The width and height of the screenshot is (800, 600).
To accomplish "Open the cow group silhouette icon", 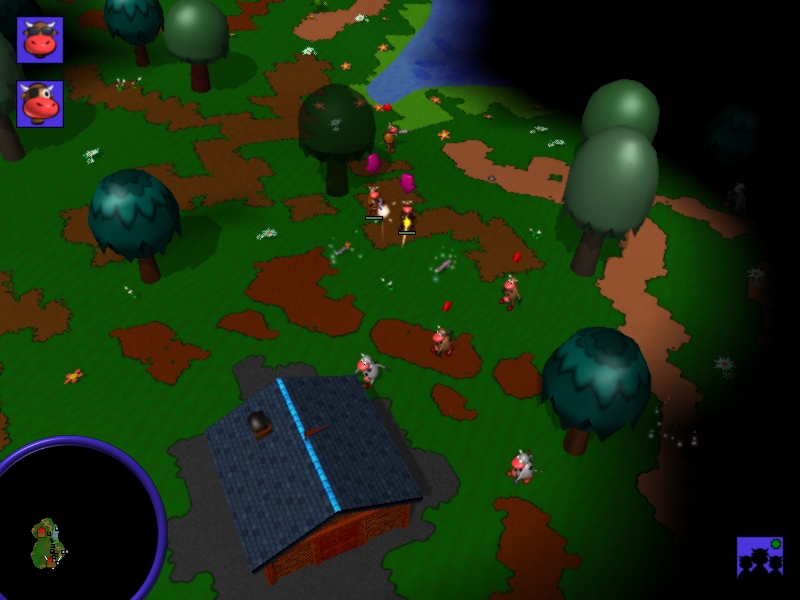I will click(x=759, y=558).
